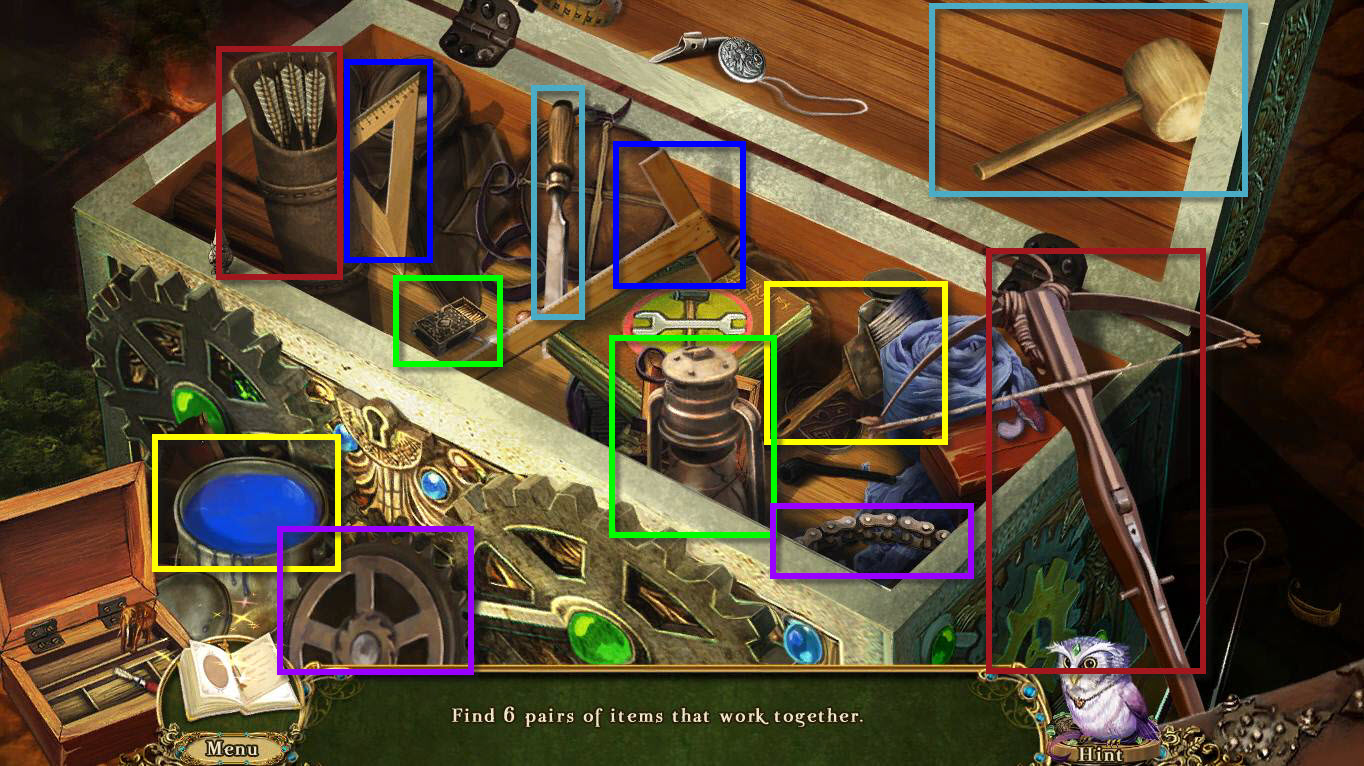The height and width of the screenshot is (766, 1364).
Task: Use the Hint button
Action: (1100, 753)
